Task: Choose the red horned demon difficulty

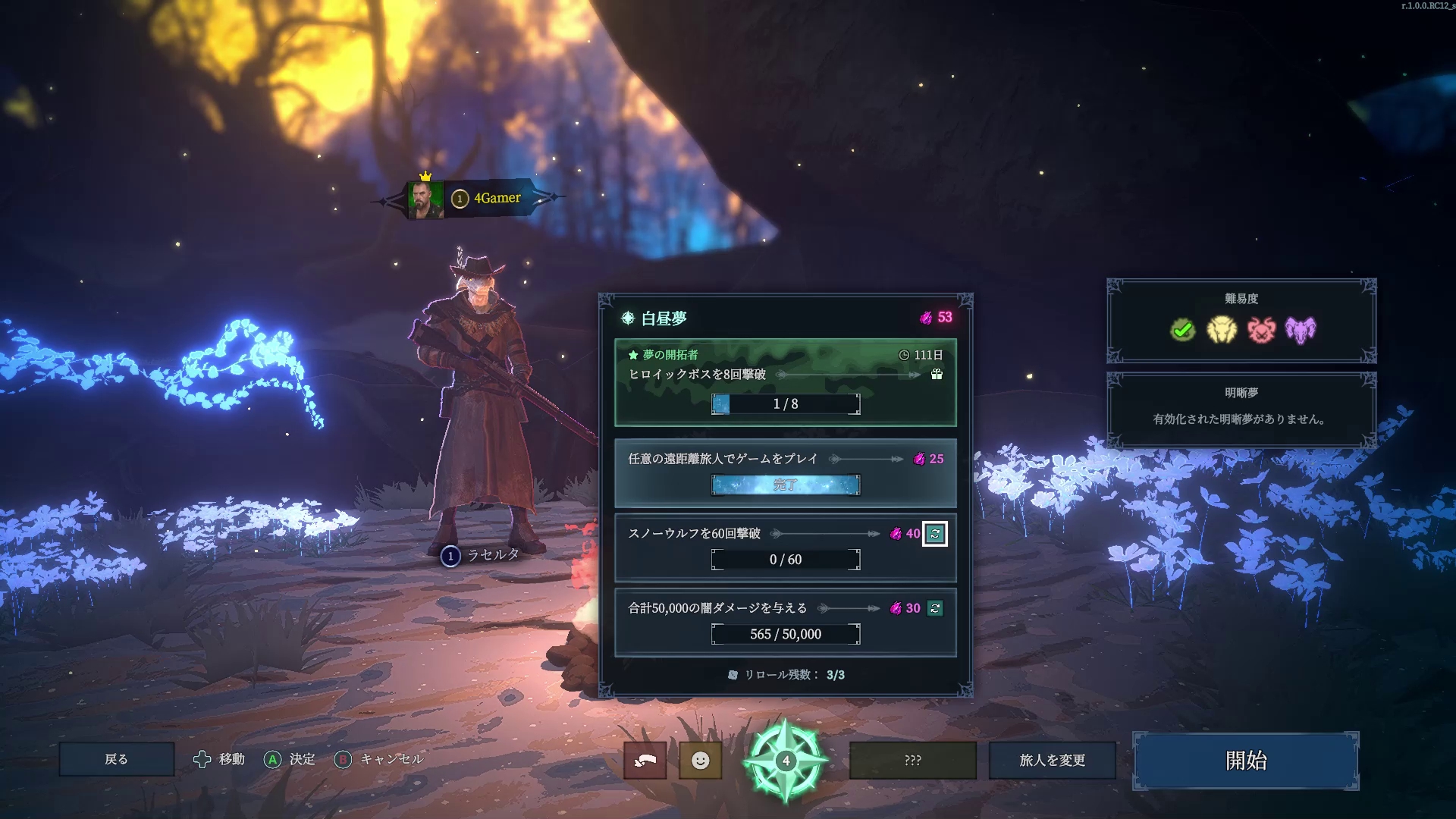Action: (1261, 330)
